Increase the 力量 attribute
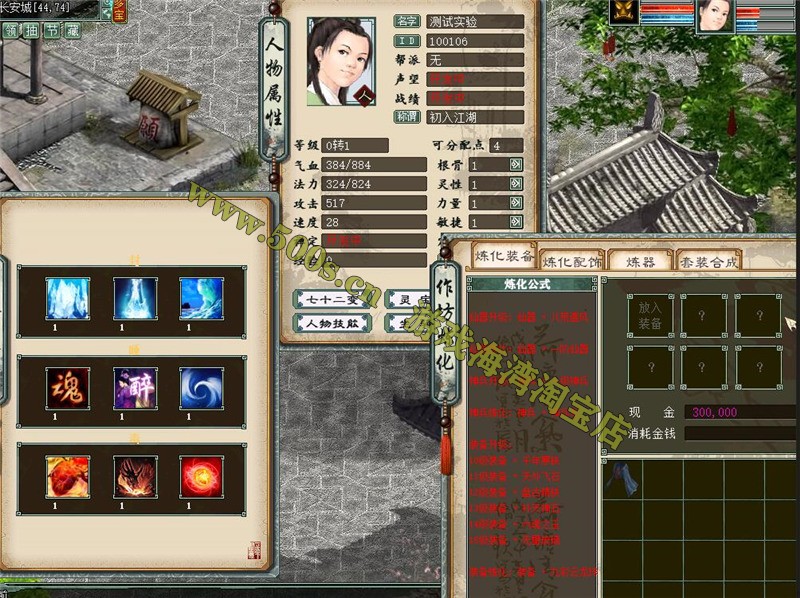This screenshot has height=598, width=800. tap(516, 203)
